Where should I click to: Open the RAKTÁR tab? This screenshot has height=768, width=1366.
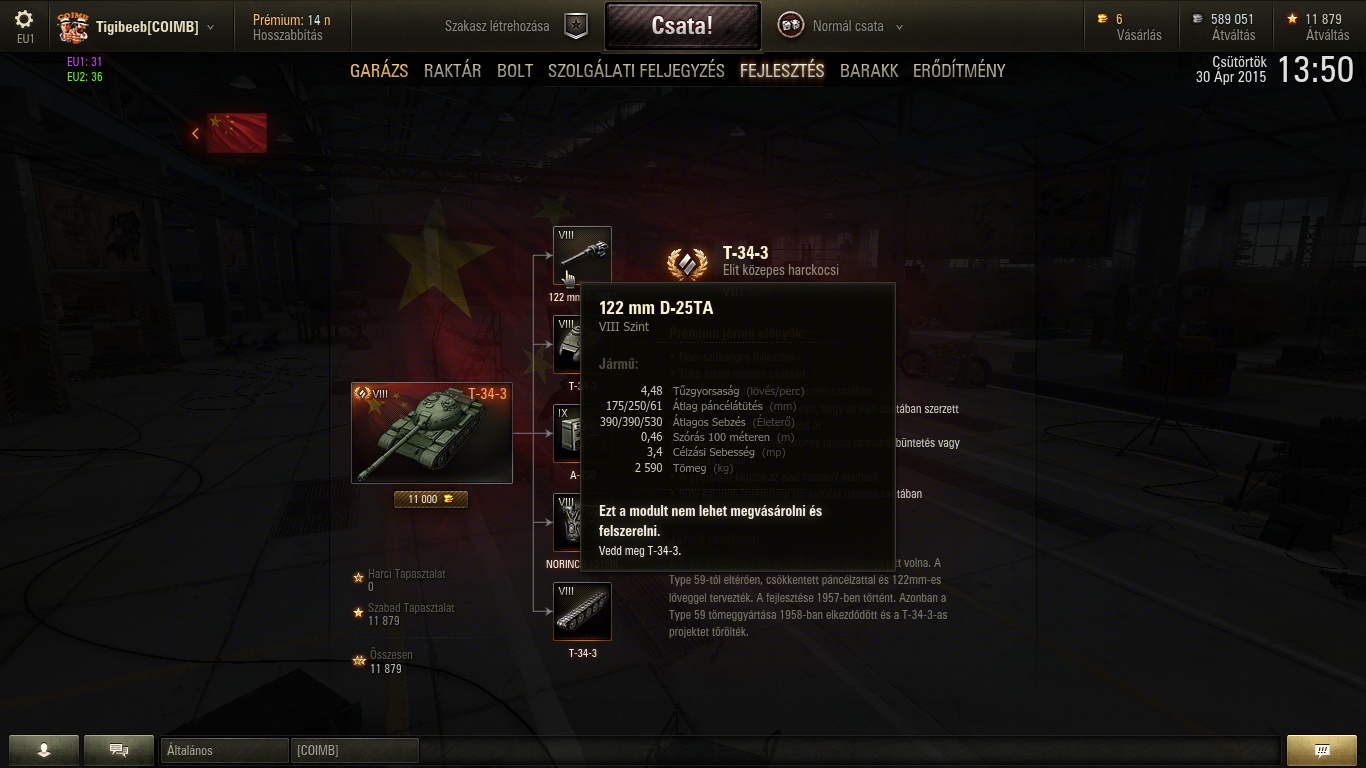pos(452,71)
